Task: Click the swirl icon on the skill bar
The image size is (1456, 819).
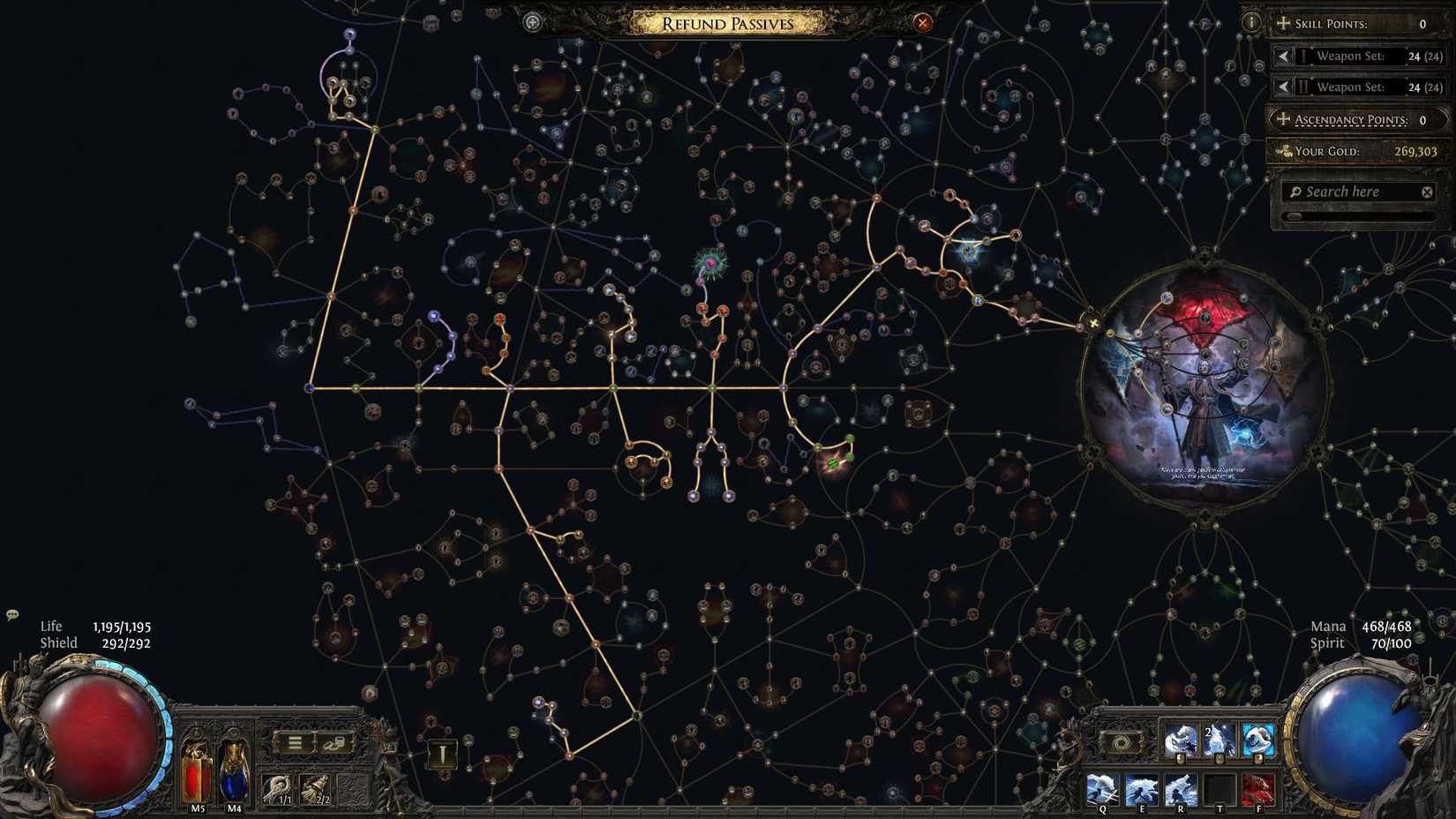Action: click(1122, 742)
